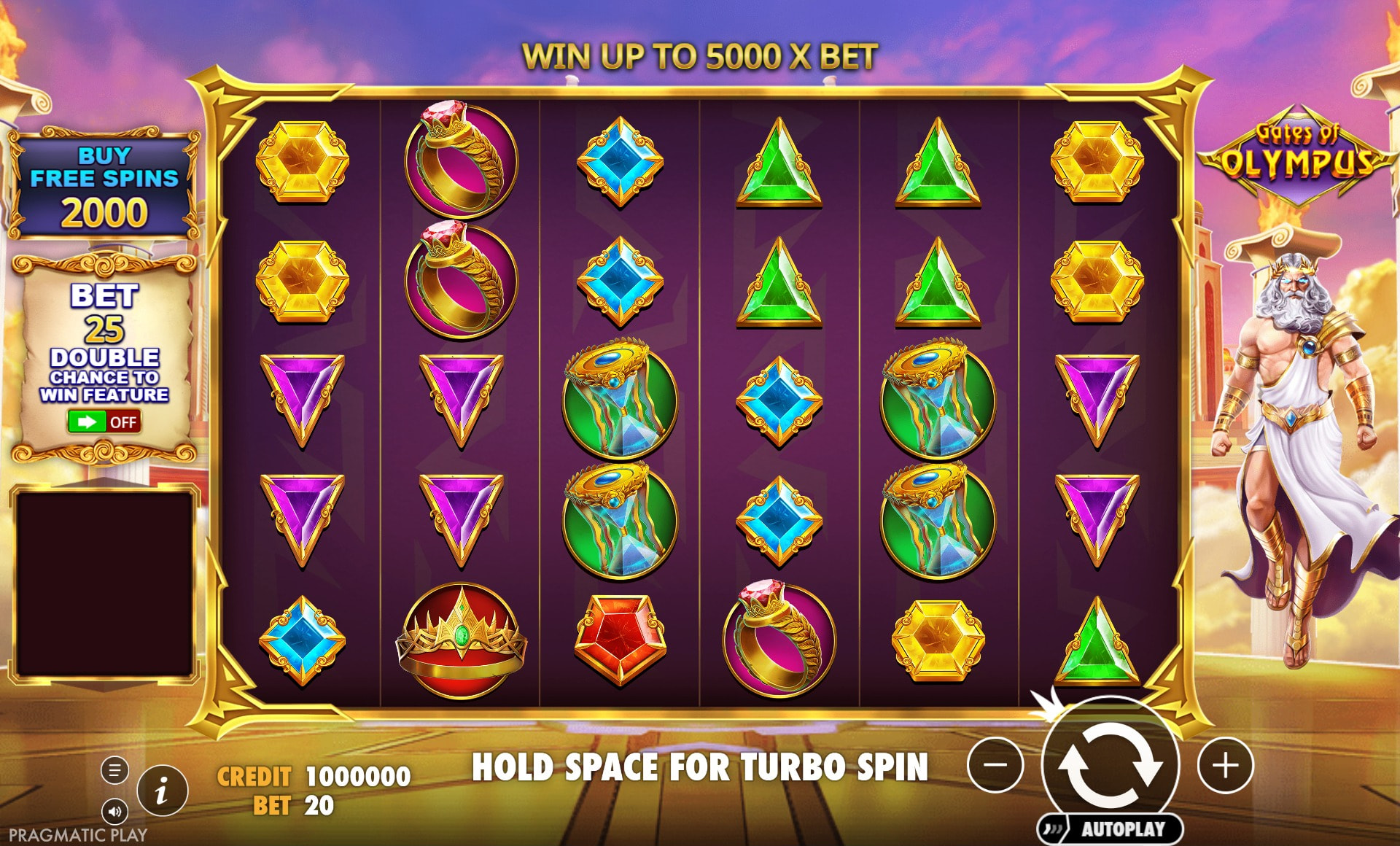Increase the bet with the plus button

tap(1225, 765)
